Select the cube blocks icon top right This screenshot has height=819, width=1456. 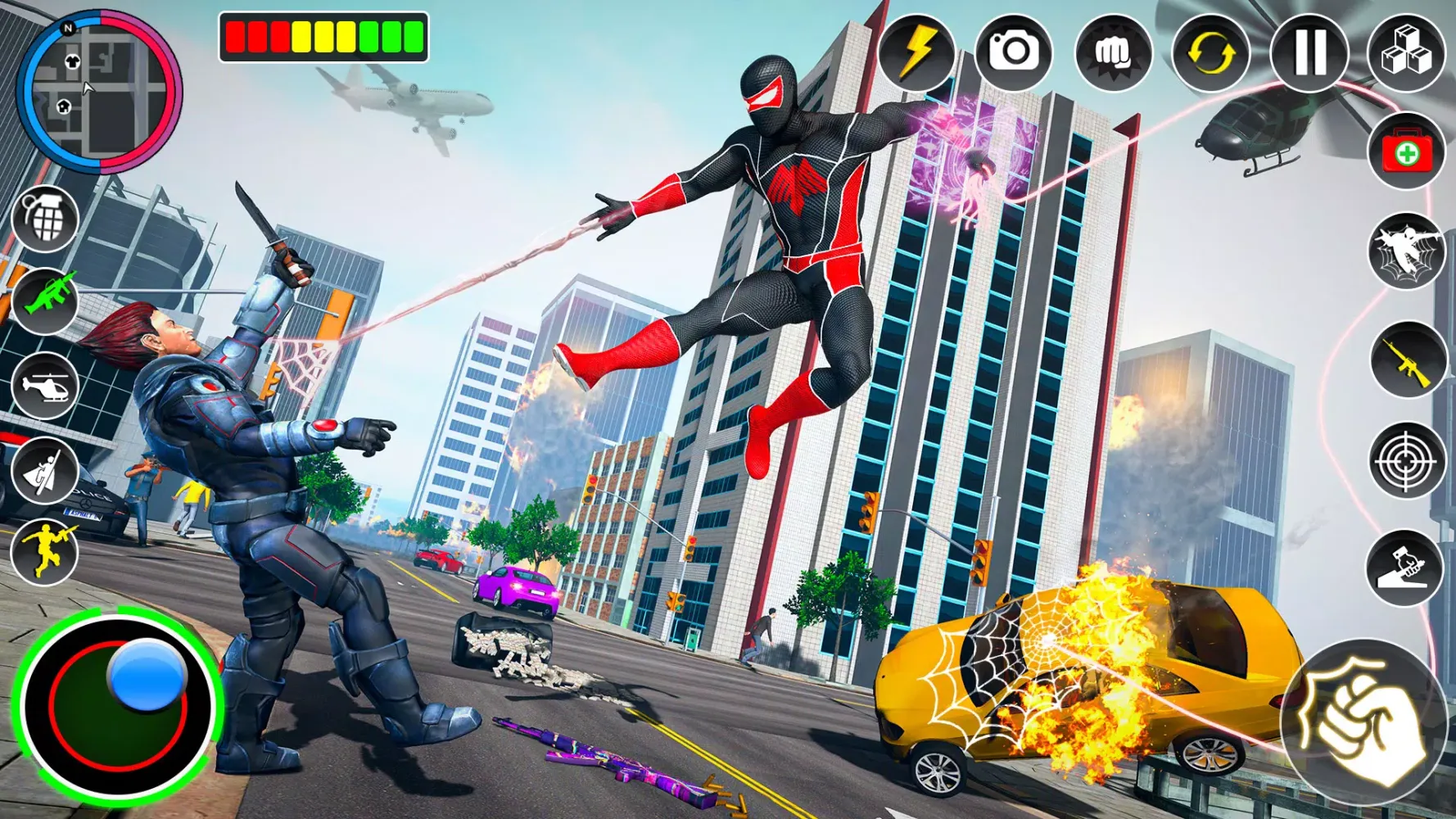point(1406,54)
